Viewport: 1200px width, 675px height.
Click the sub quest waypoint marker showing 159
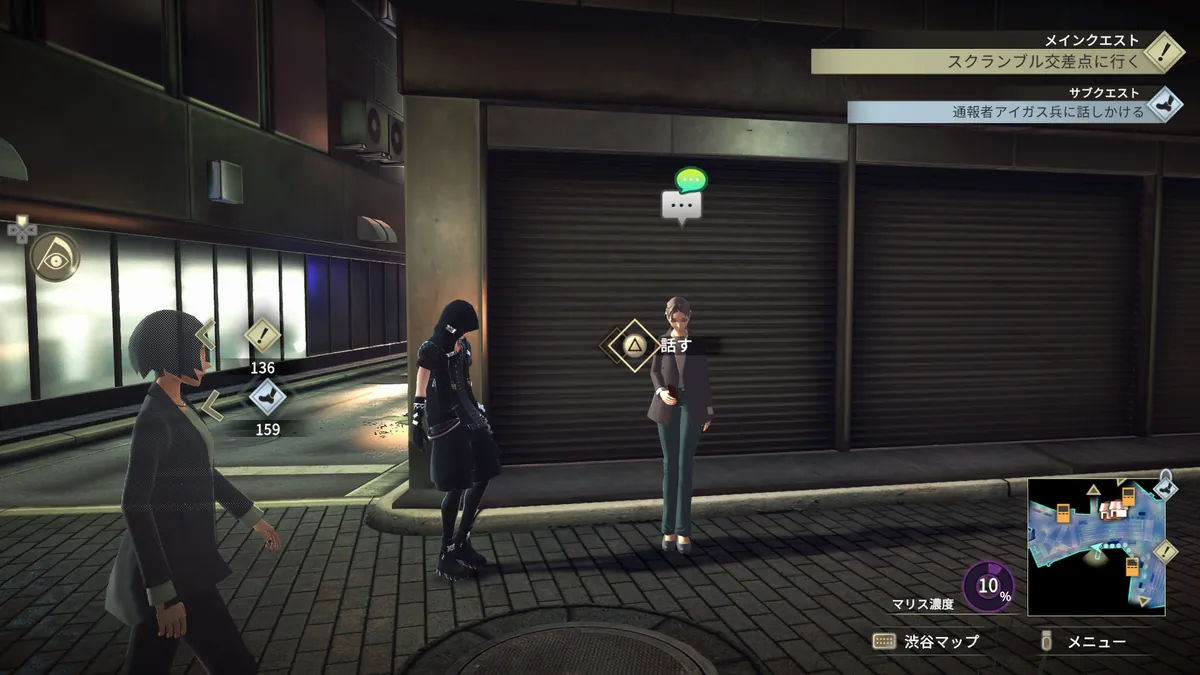tap(265, 397)
